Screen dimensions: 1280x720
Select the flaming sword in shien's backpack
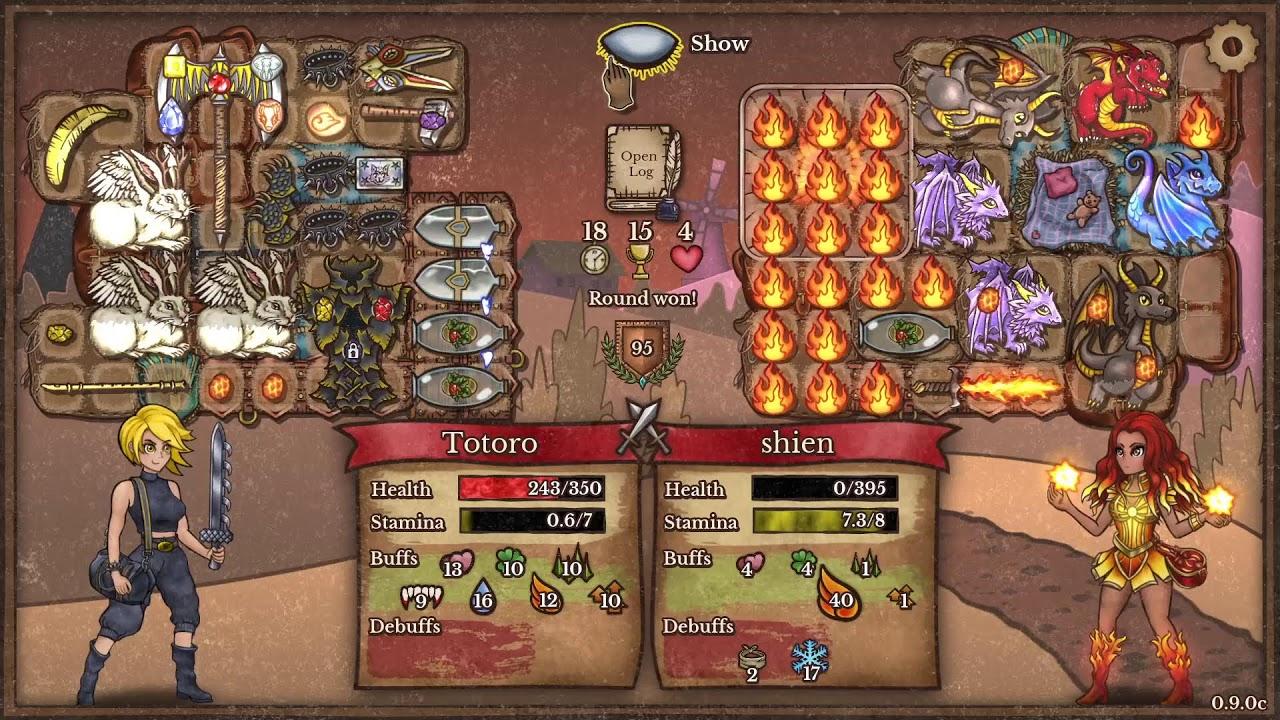[990, 386]
